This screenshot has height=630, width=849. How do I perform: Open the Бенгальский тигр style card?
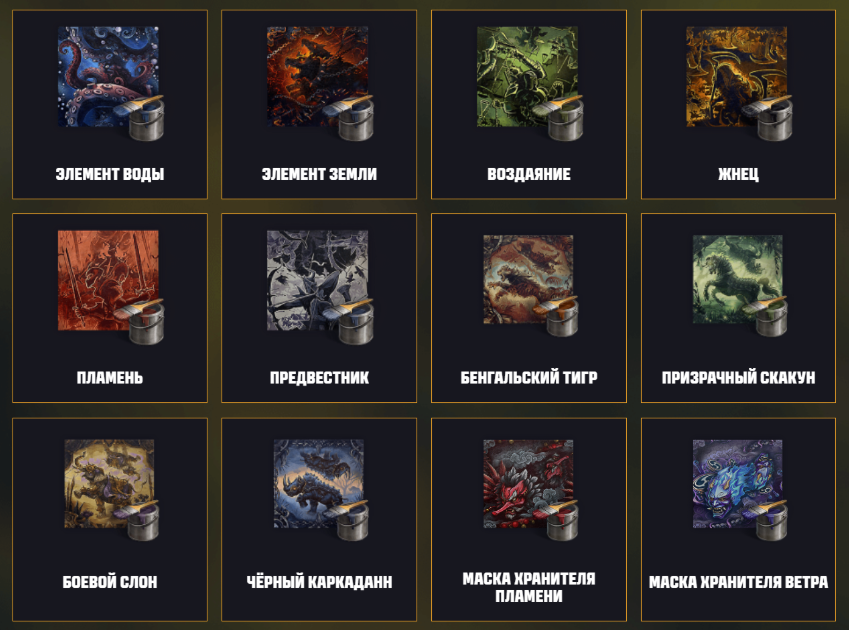pyautogui.click(x=529, y=308)
